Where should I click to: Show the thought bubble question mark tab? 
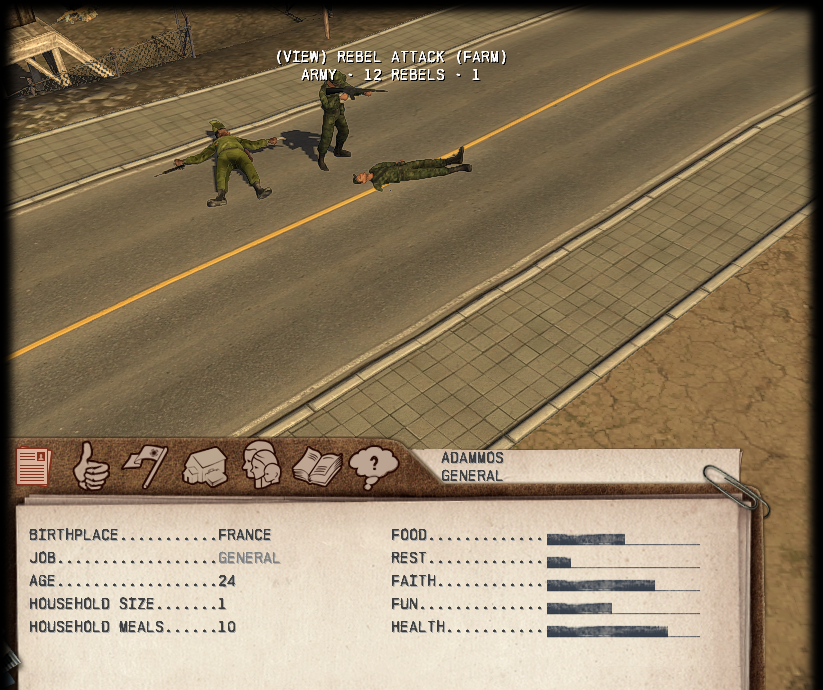(373, 467)
